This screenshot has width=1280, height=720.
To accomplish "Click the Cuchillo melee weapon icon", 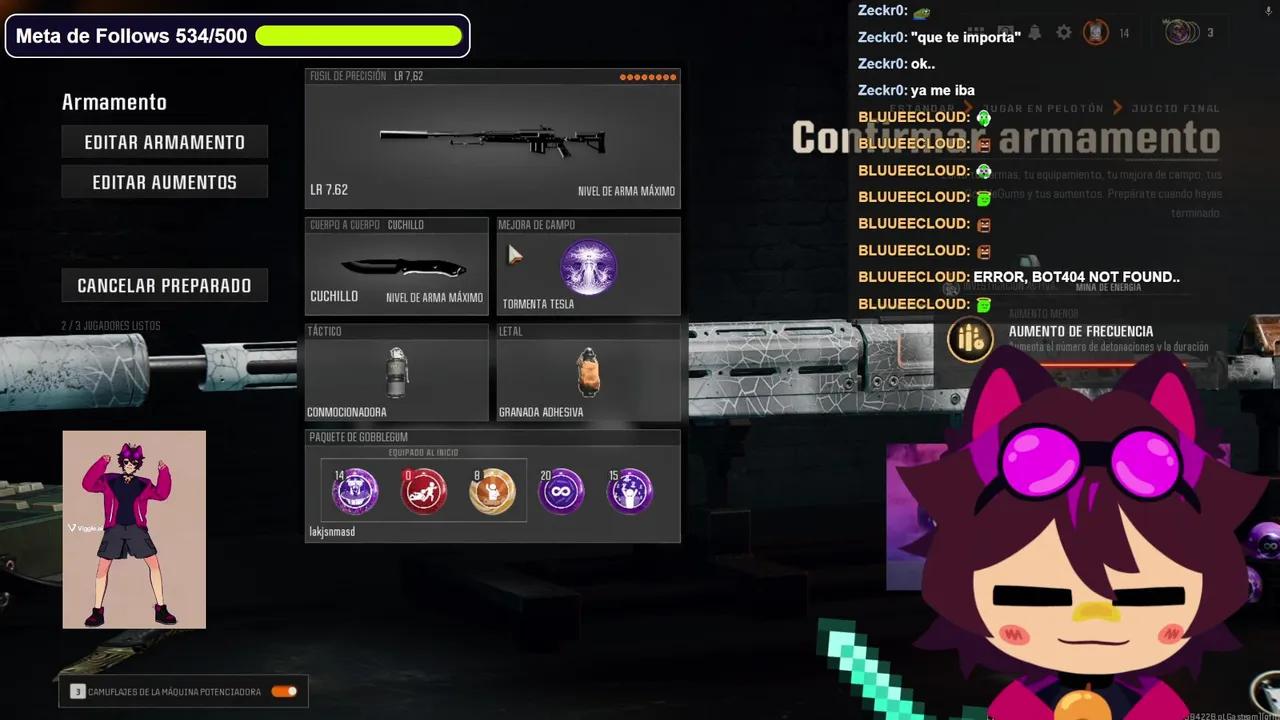I will pos(395,265).
